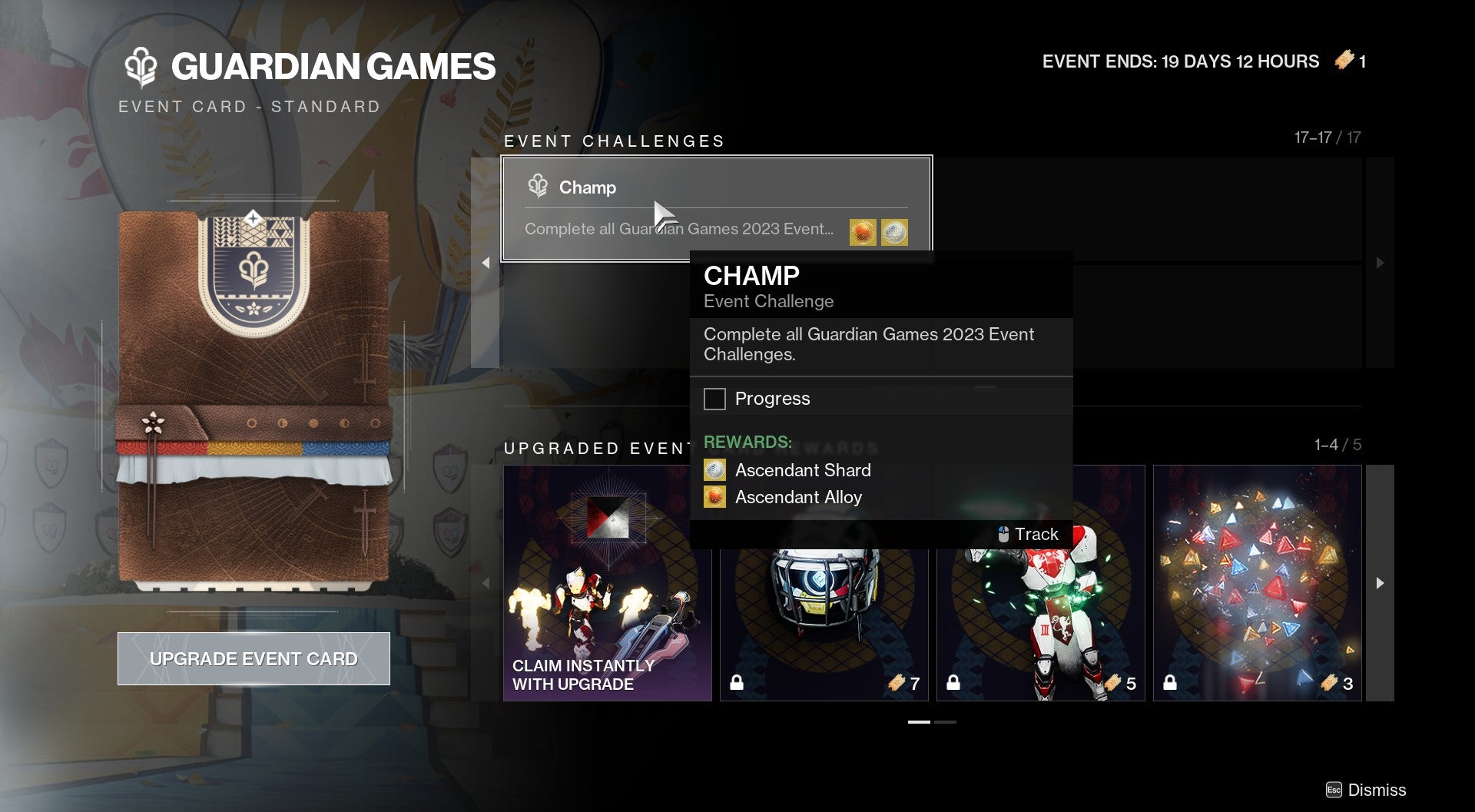The image size is (1475, 812).
Task: Select the Ascendant Alloy reward icon on Champ
Action: 861,230
